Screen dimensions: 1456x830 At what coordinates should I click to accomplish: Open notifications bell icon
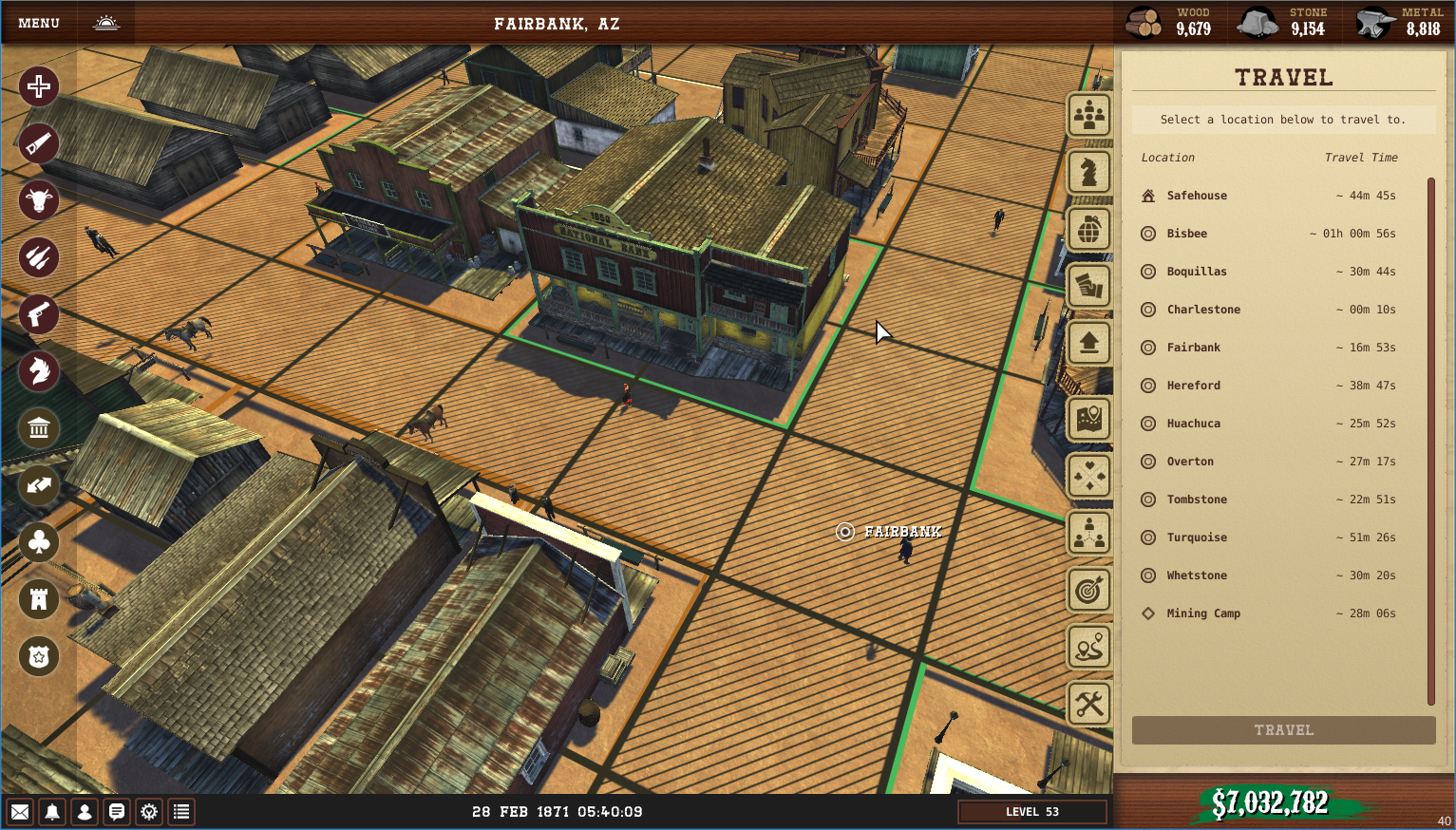pyautogui.click(x=52, y=812)
